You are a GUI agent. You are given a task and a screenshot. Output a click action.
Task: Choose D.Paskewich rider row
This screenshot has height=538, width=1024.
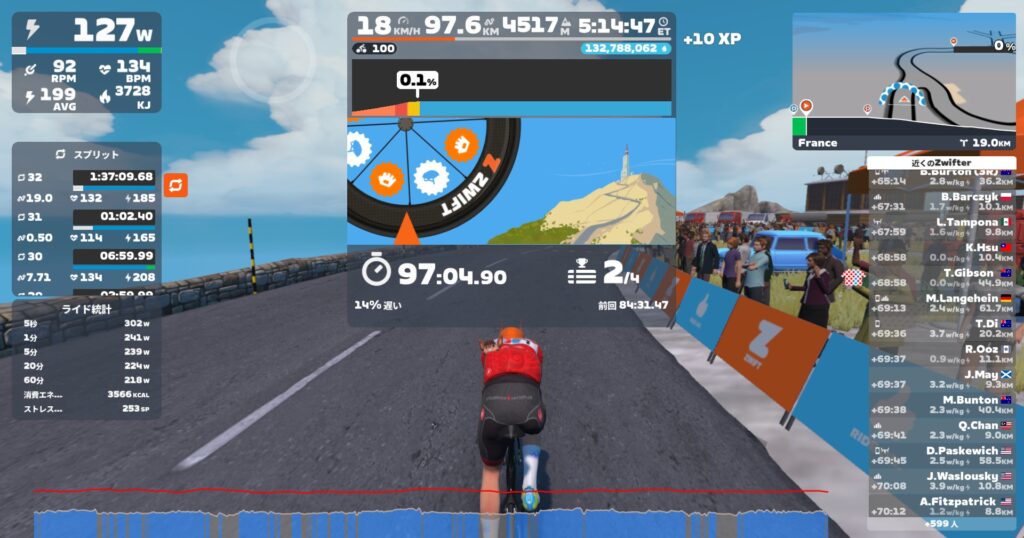coord(942,456)
